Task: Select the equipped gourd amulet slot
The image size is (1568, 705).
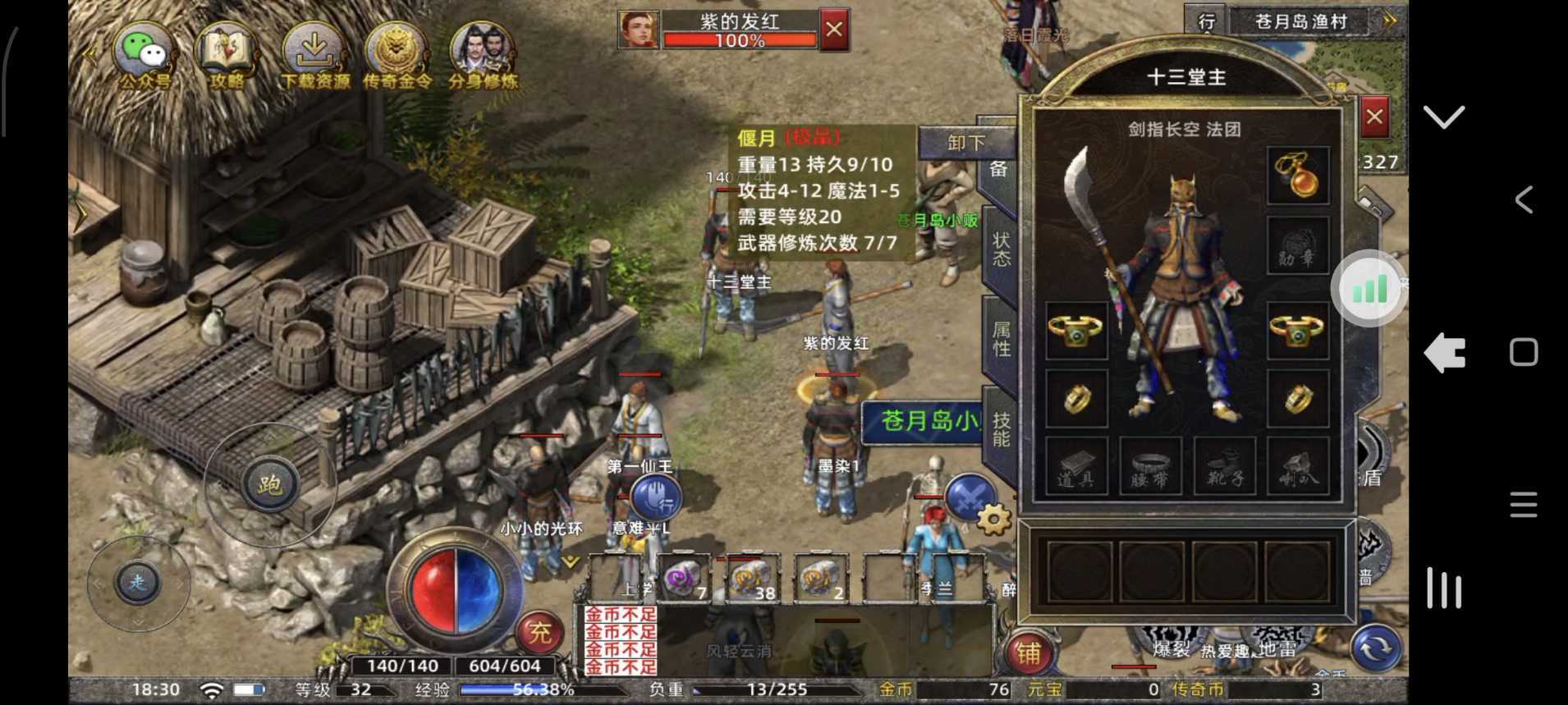Action: [x=1299, y=175]
